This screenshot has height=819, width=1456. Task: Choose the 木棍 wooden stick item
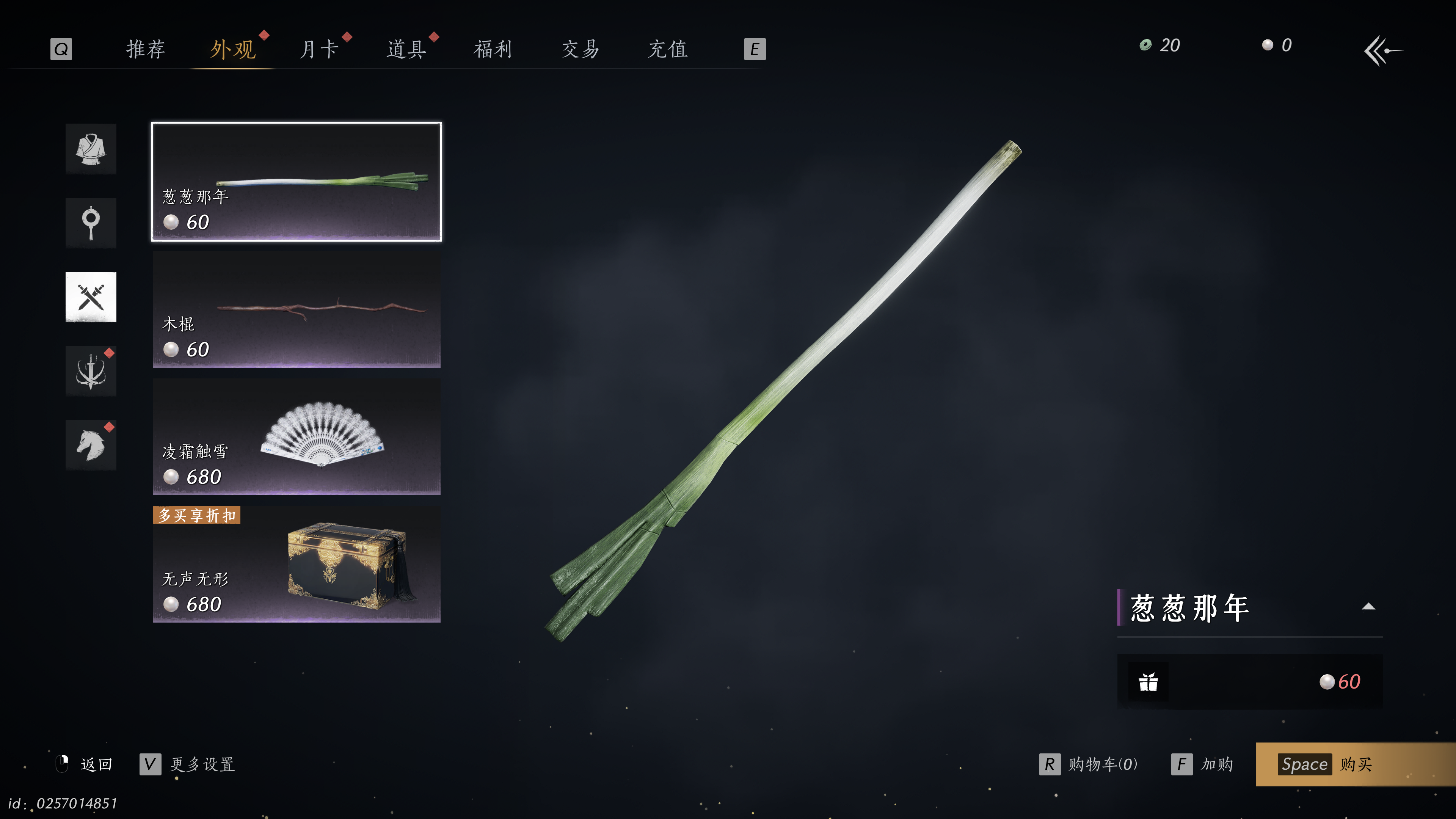tap(296, 309)
